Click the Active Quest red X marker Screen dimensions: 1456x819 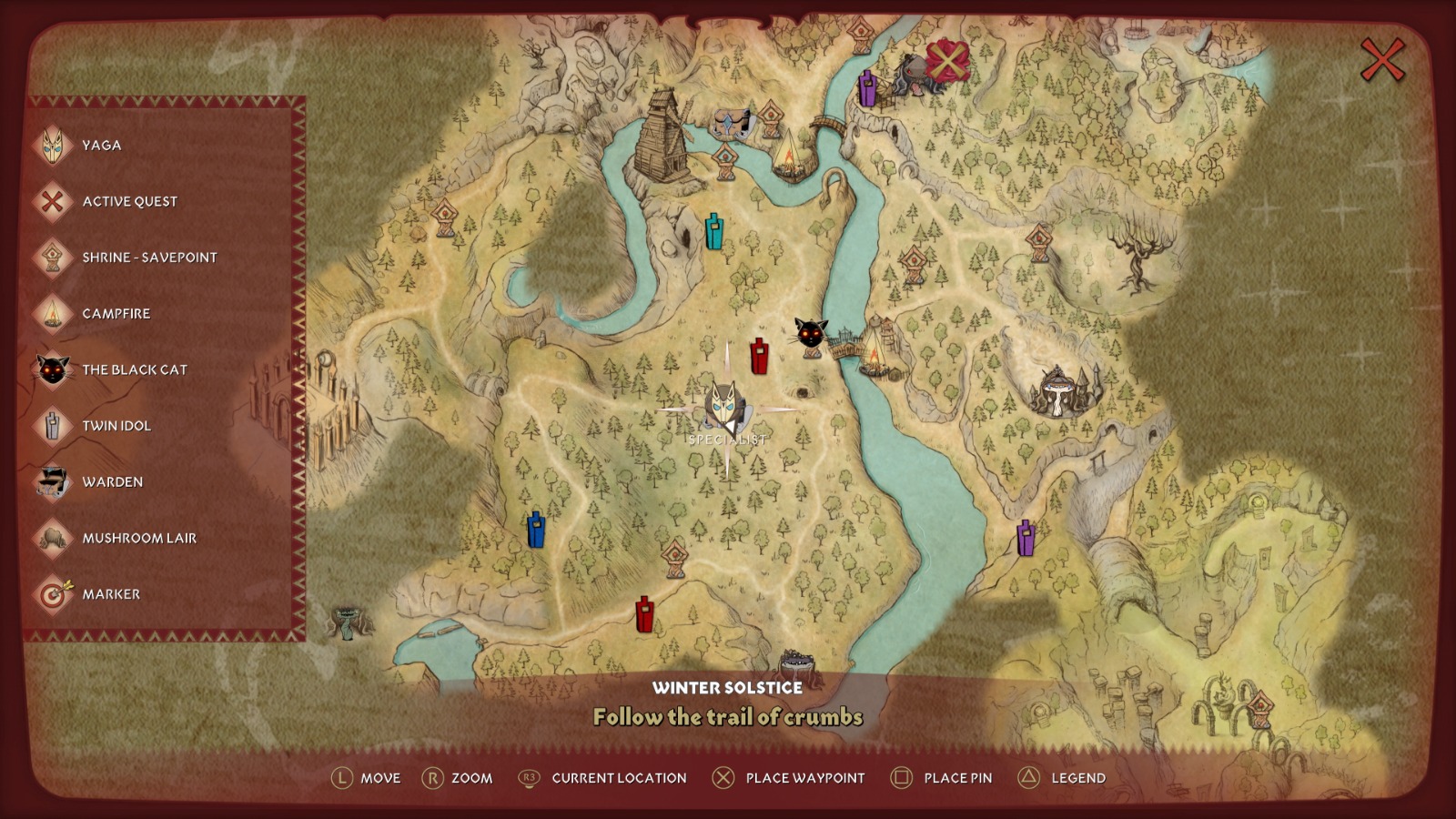click(946, 61)
